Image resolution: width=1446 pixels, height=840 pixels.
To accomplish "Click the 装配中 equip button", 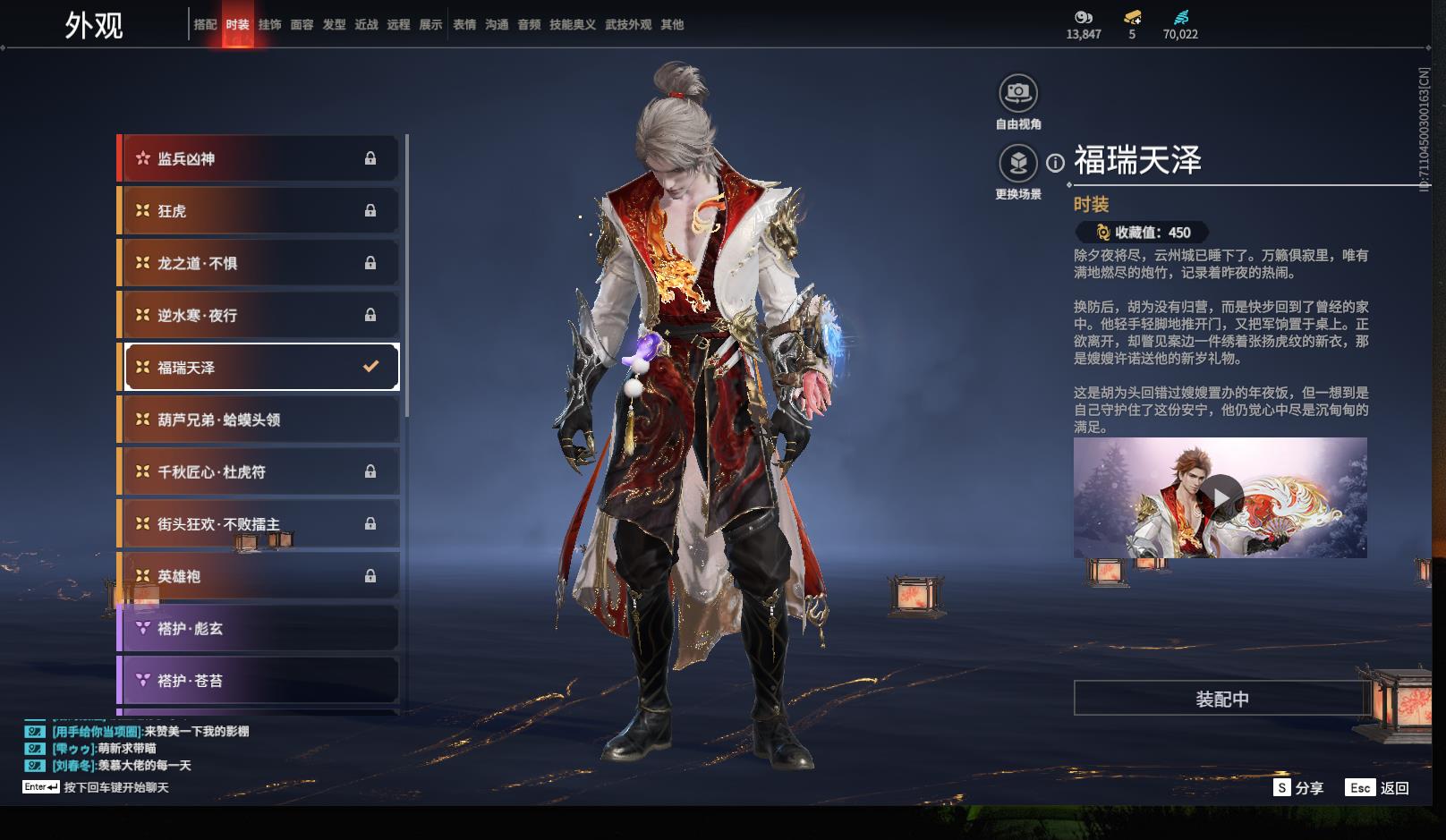I will (1221, 699).
